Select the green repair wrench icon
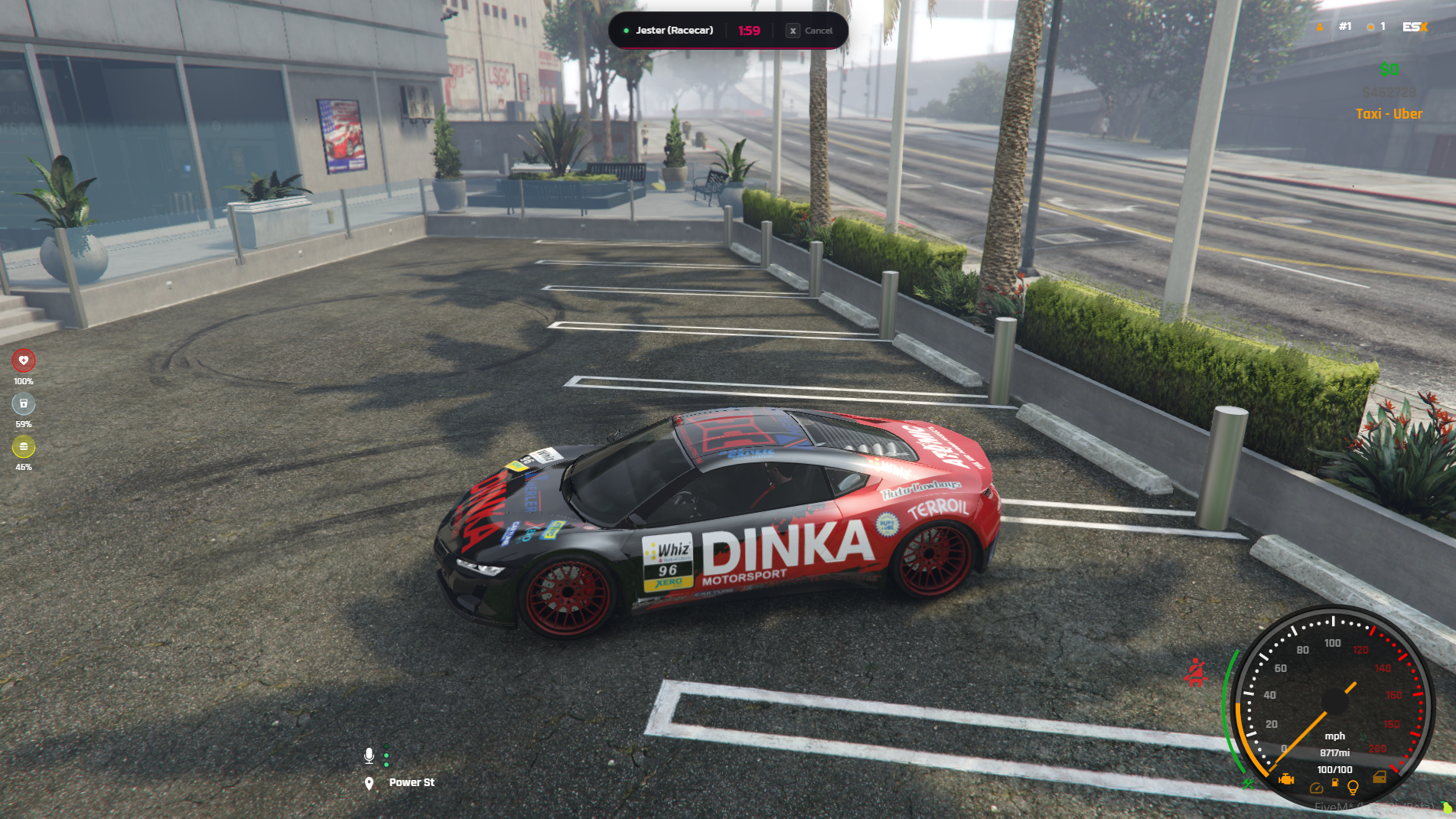Viewport: 1456px width, 819px height. click(x=1249, y=785)
